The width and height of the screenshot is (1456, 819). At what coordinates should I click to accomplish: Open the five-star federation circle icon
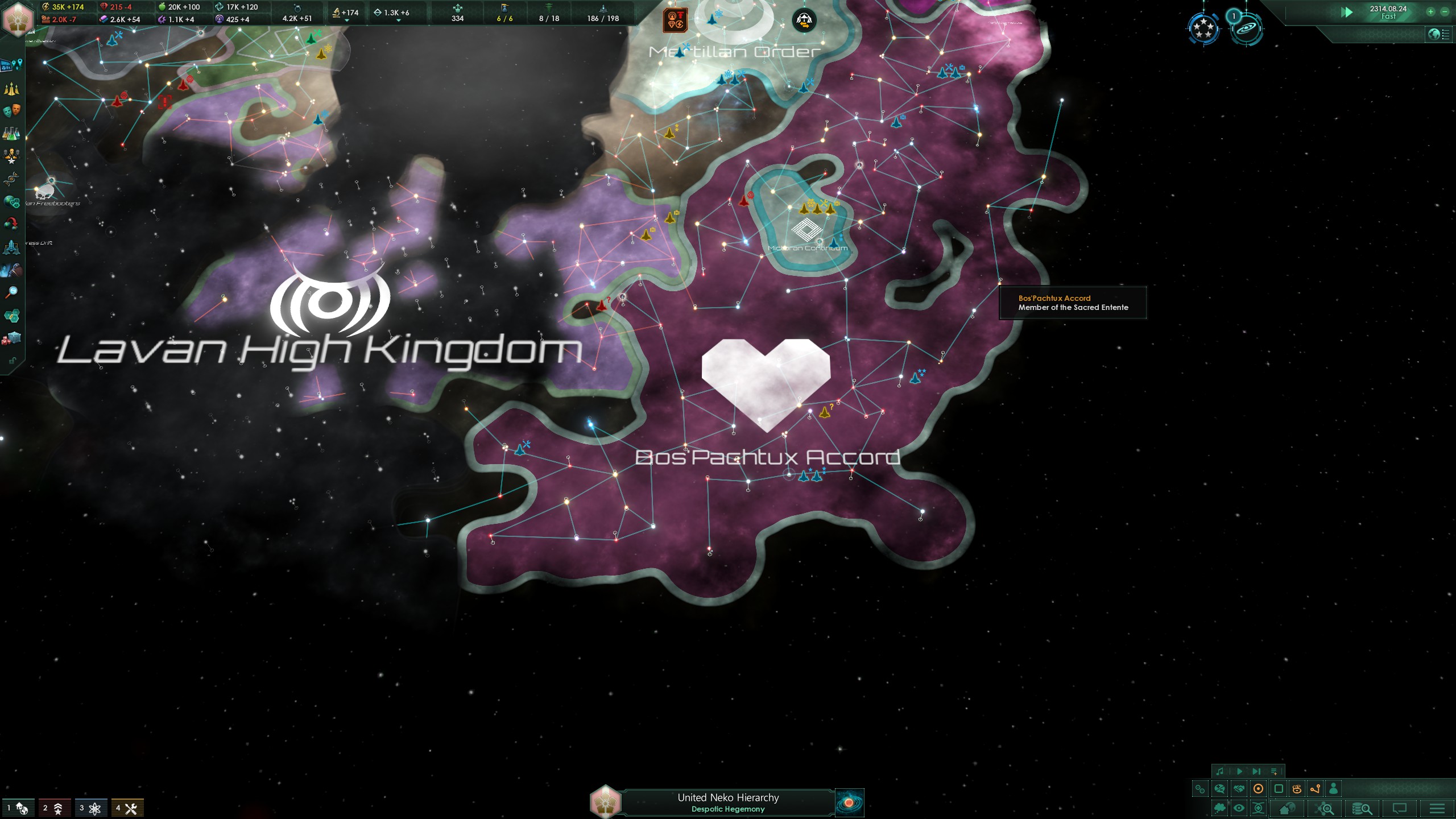(x=1203, y=28)
